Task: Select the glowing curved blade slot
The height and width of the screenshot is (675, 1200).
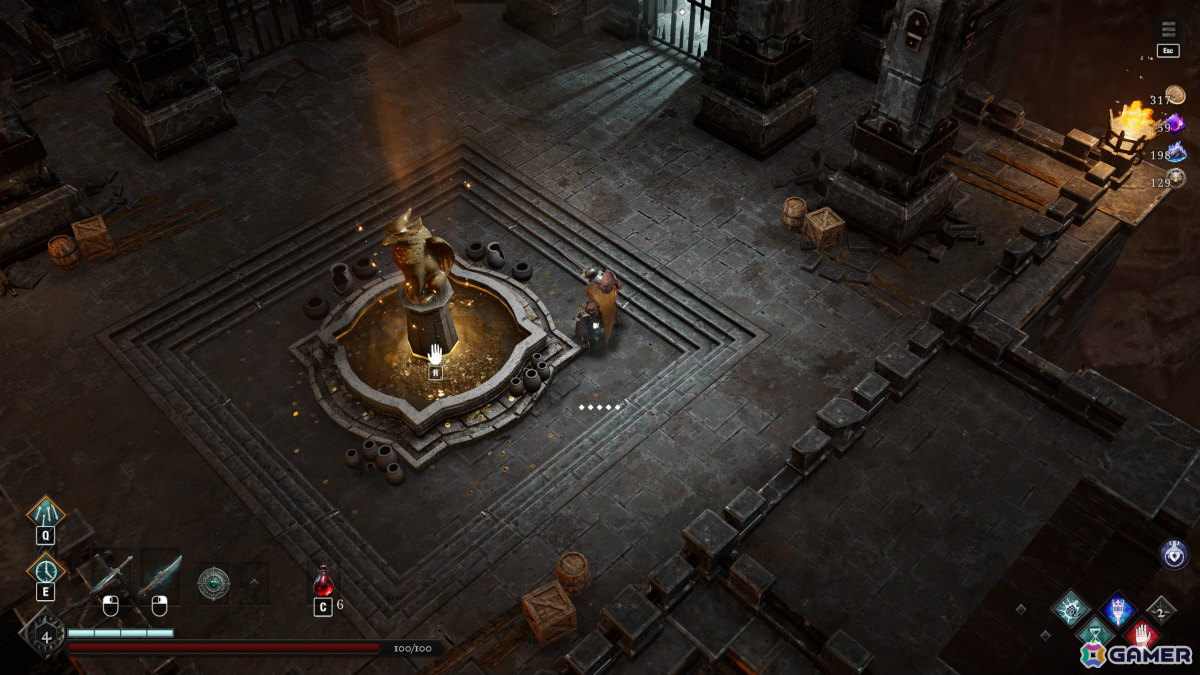Action: (160, 576)
